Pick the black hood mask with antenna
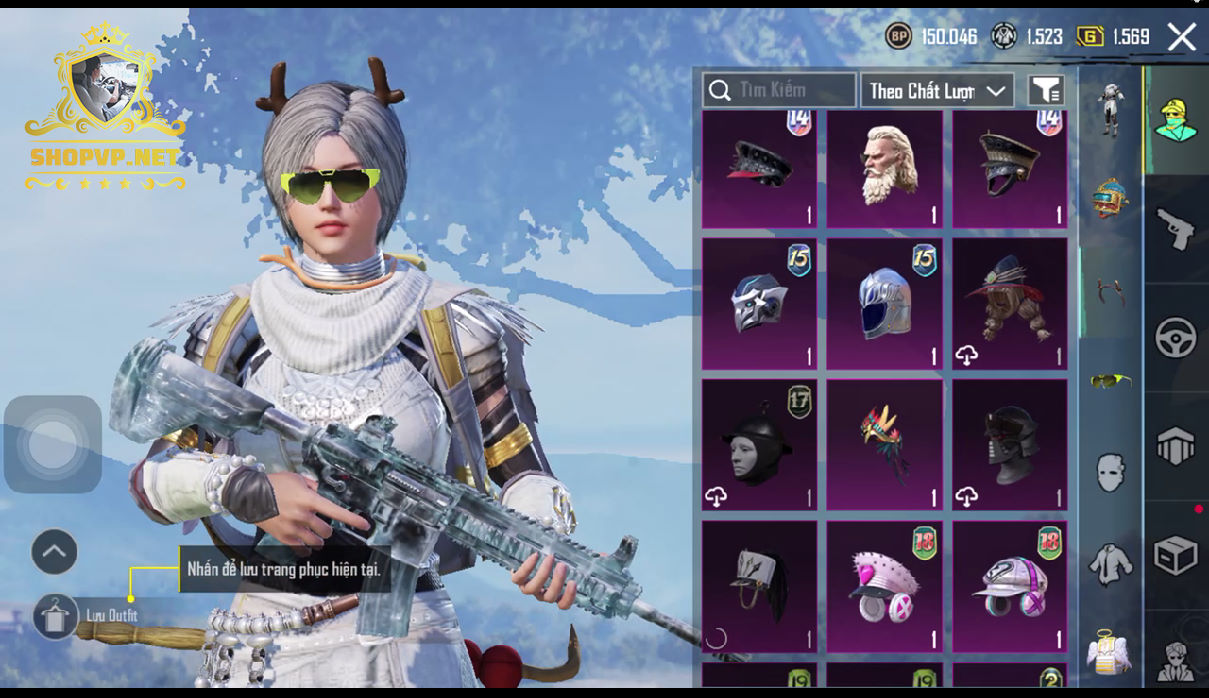 pos(759,444)
